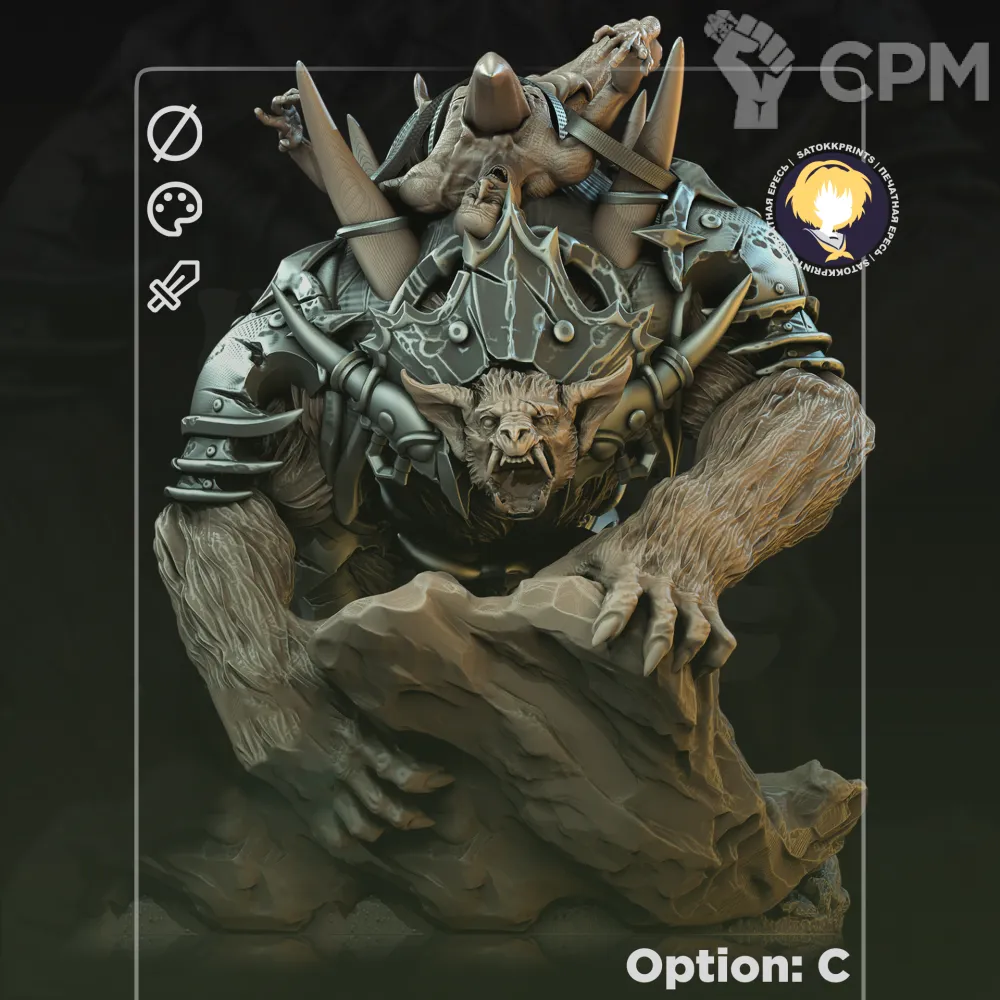Image resolution: width=1000 pixels, height=1000 pixels.
Task: Click the diameter symbol icon
Action: coord(175,135)
